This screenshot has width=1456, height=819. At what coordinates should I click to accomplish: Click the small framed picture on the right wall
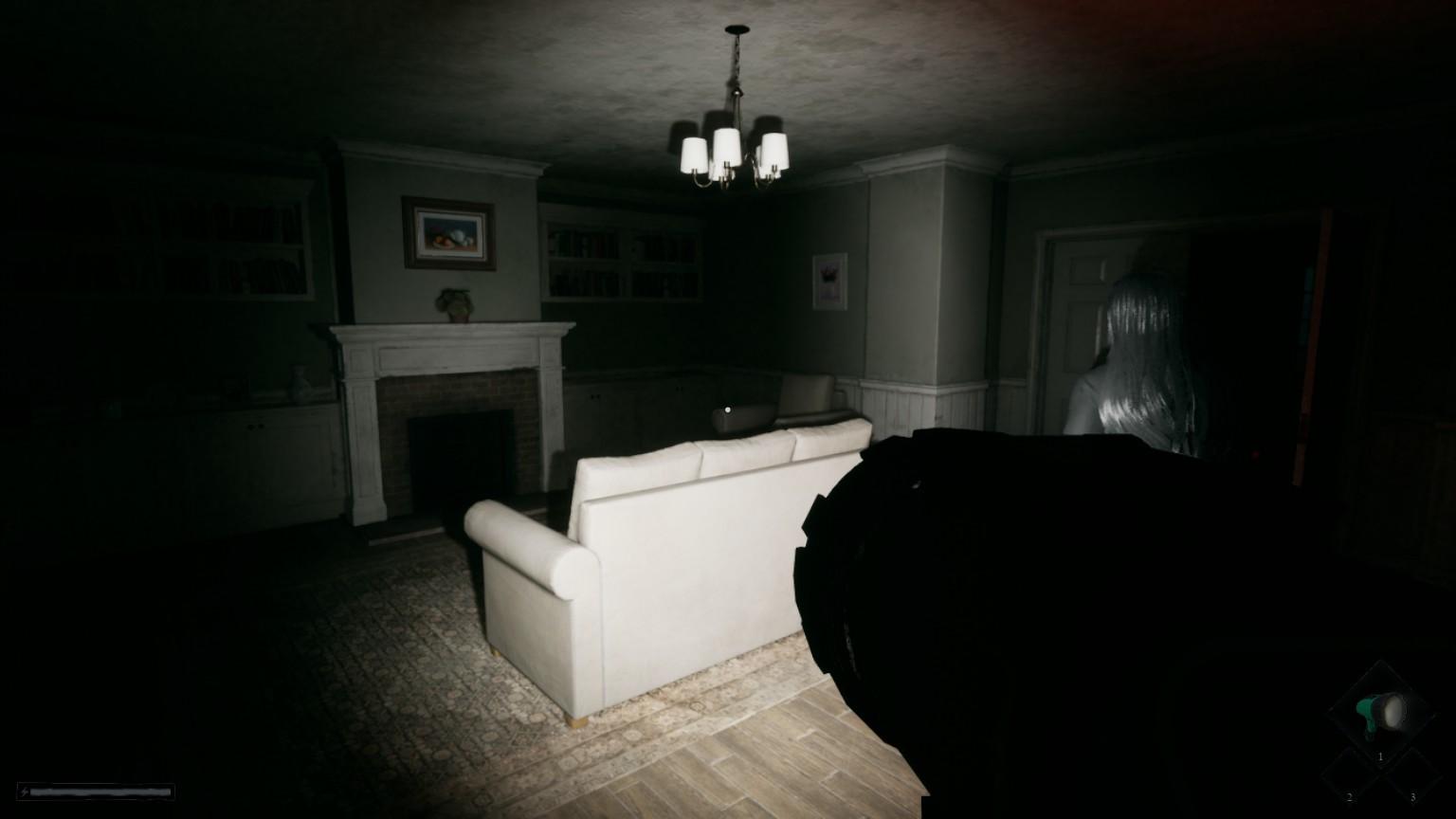tap(830, 282)
